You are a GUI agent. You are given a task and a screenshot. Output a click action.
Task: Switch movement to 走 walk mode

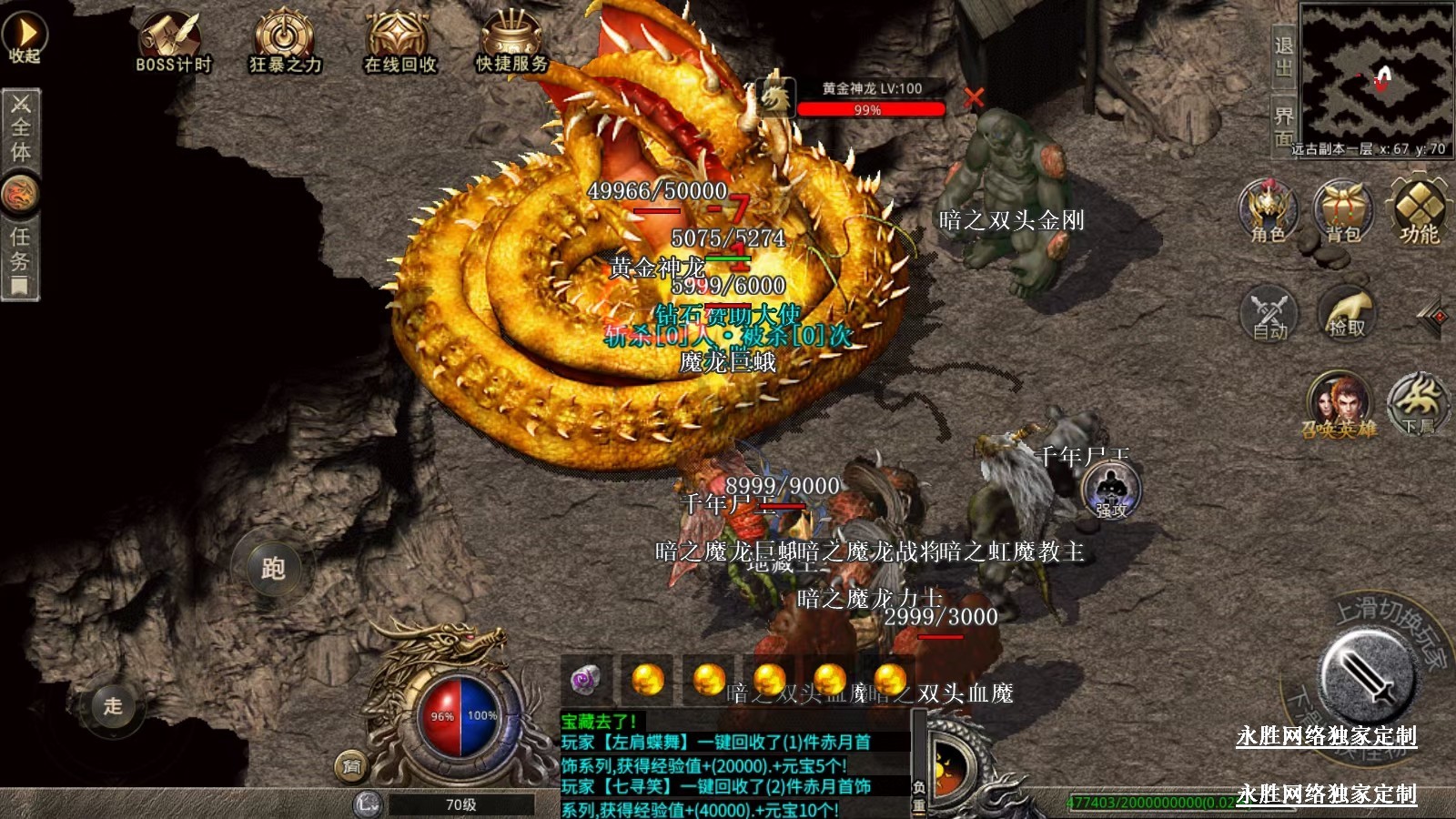tap(112, 705)
